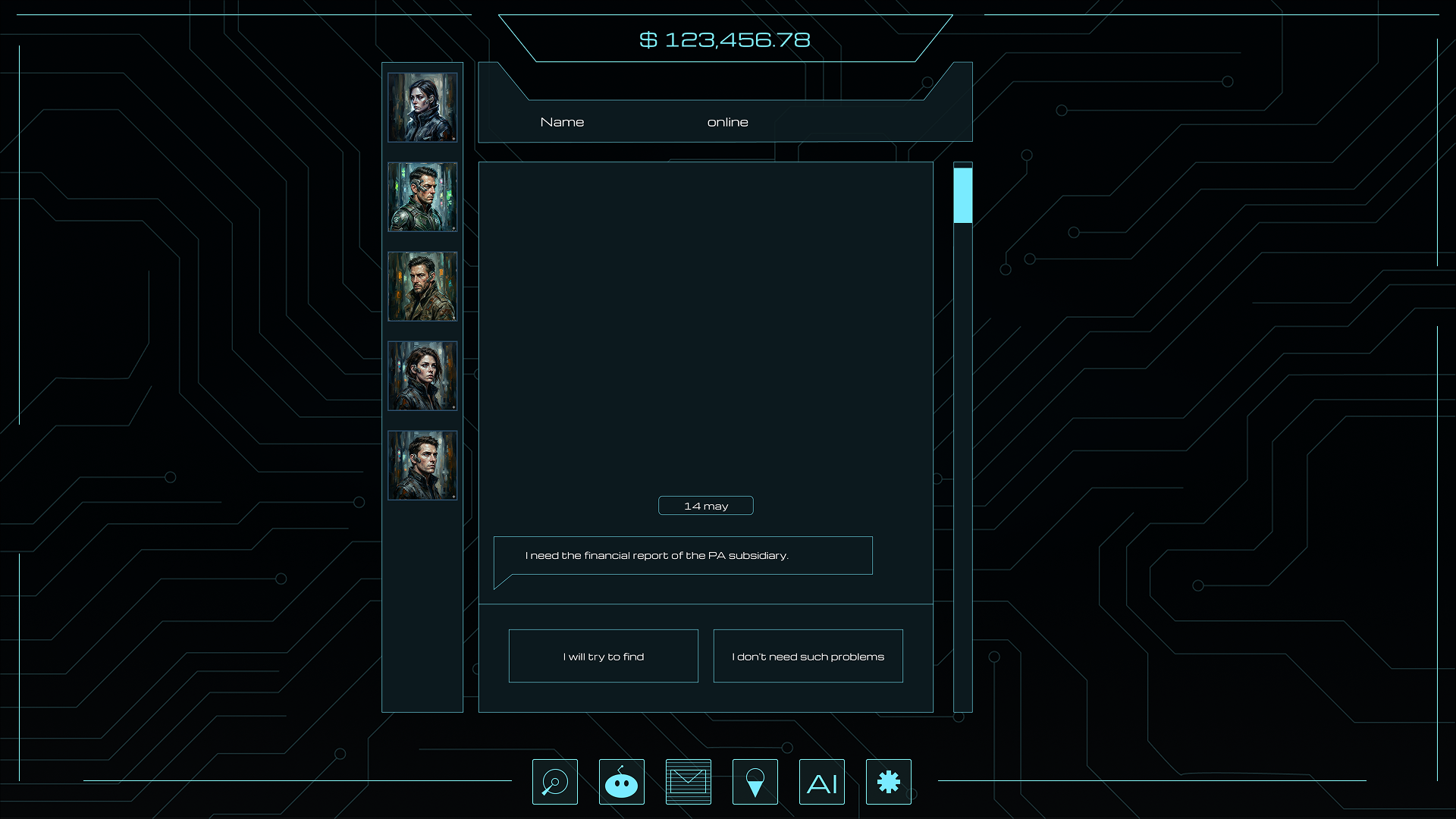Choose the reply 'I don't need such problems'
The image size is (1456, 819).
click(808, 656)
